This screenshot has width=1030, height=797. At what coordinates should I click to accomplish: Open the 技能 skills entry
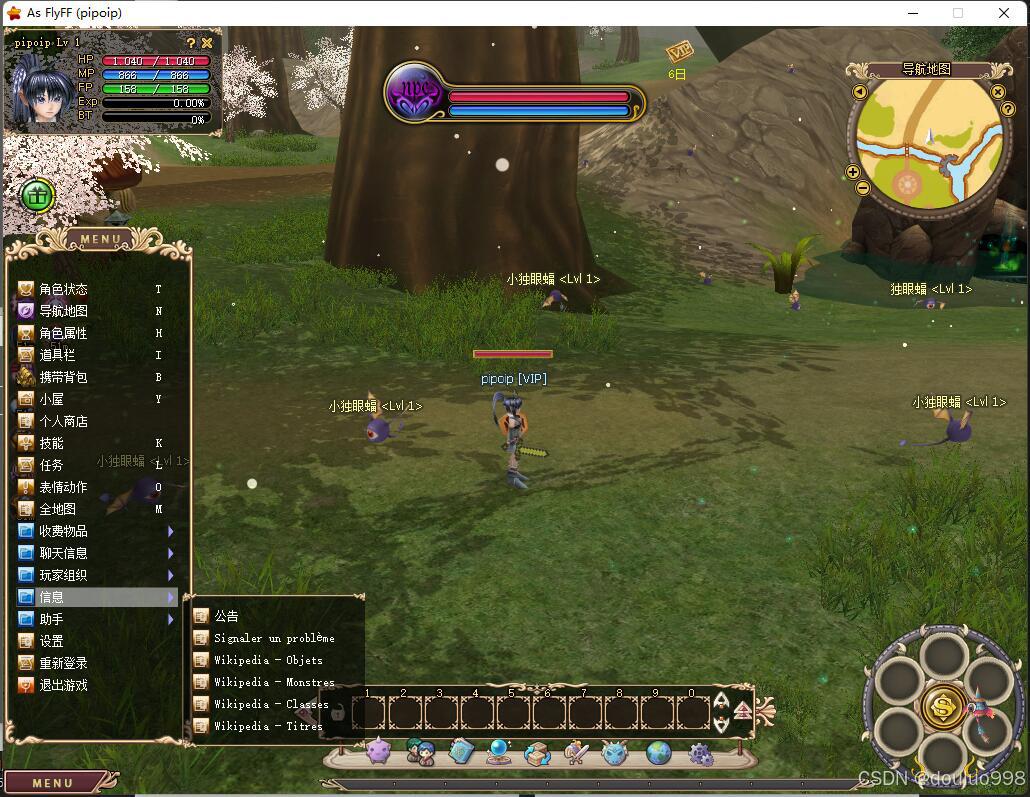[x=51, y=443]
